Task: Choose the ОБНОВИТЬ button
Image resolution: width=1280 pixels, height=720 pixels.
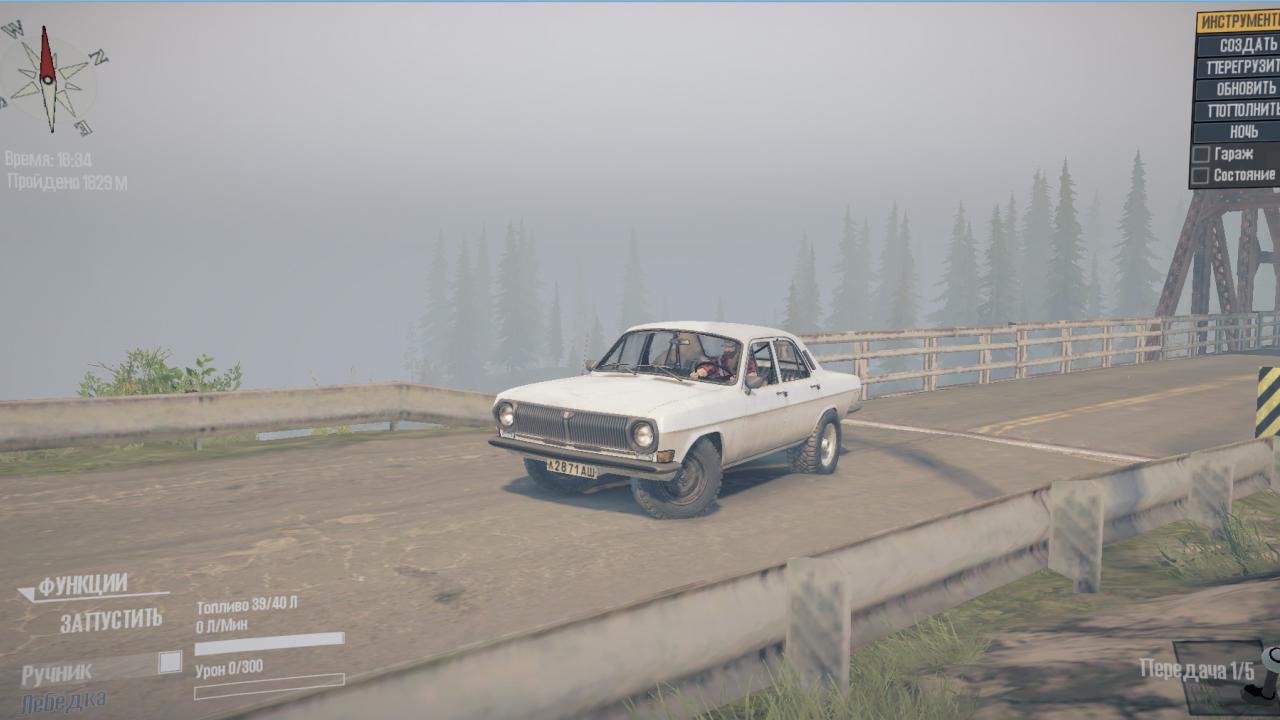Action: 1240,88
